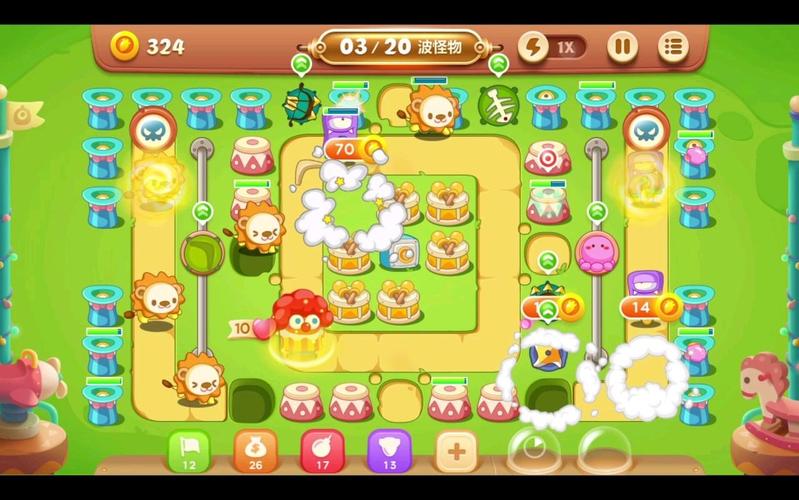Select the purple item with 13 count
799x500 pixels.
click(x=389, y=451)
